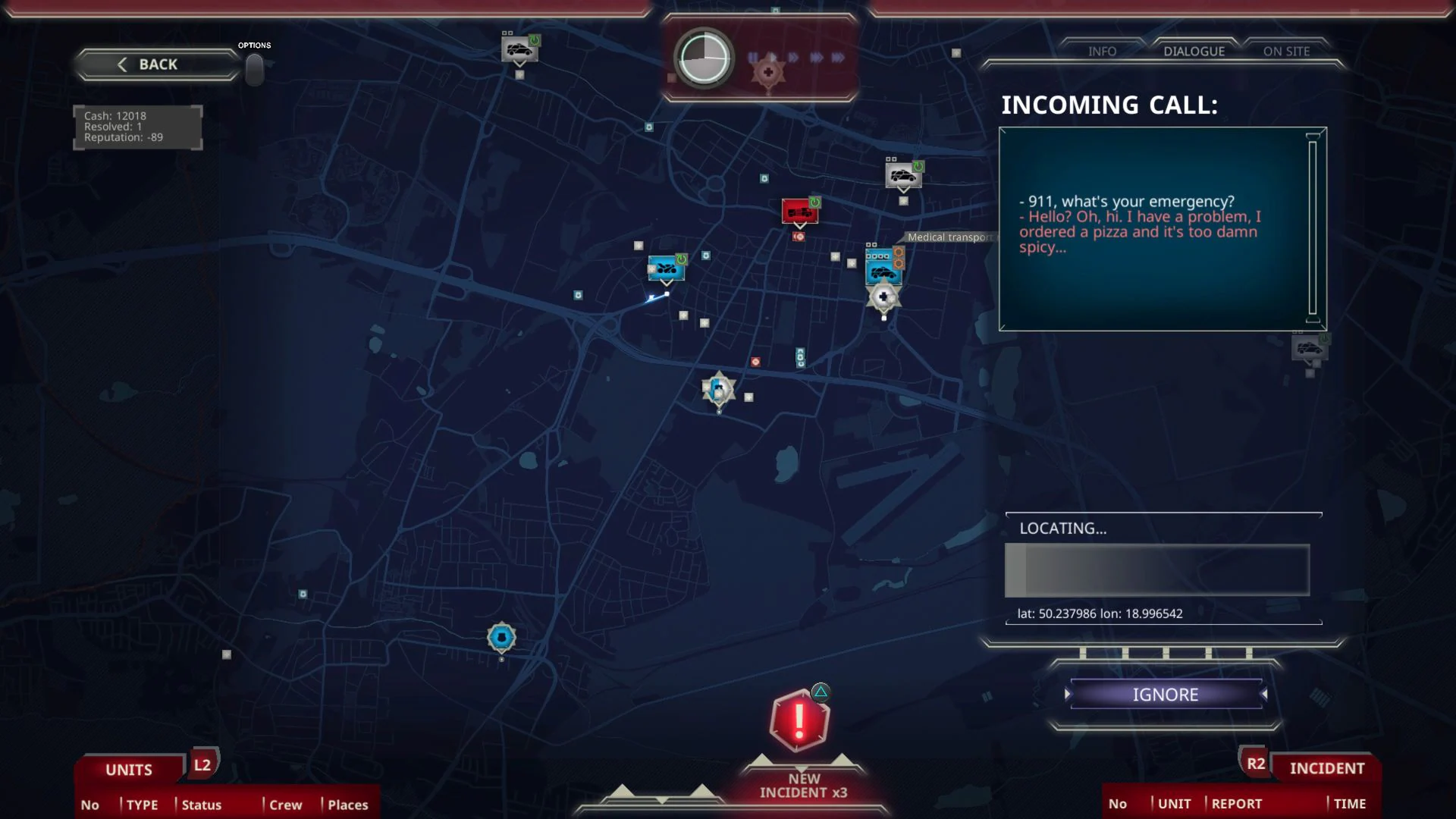Click the police badge station marker
The width and height of the screenshot is (1456, 819).
coord(718,389)
